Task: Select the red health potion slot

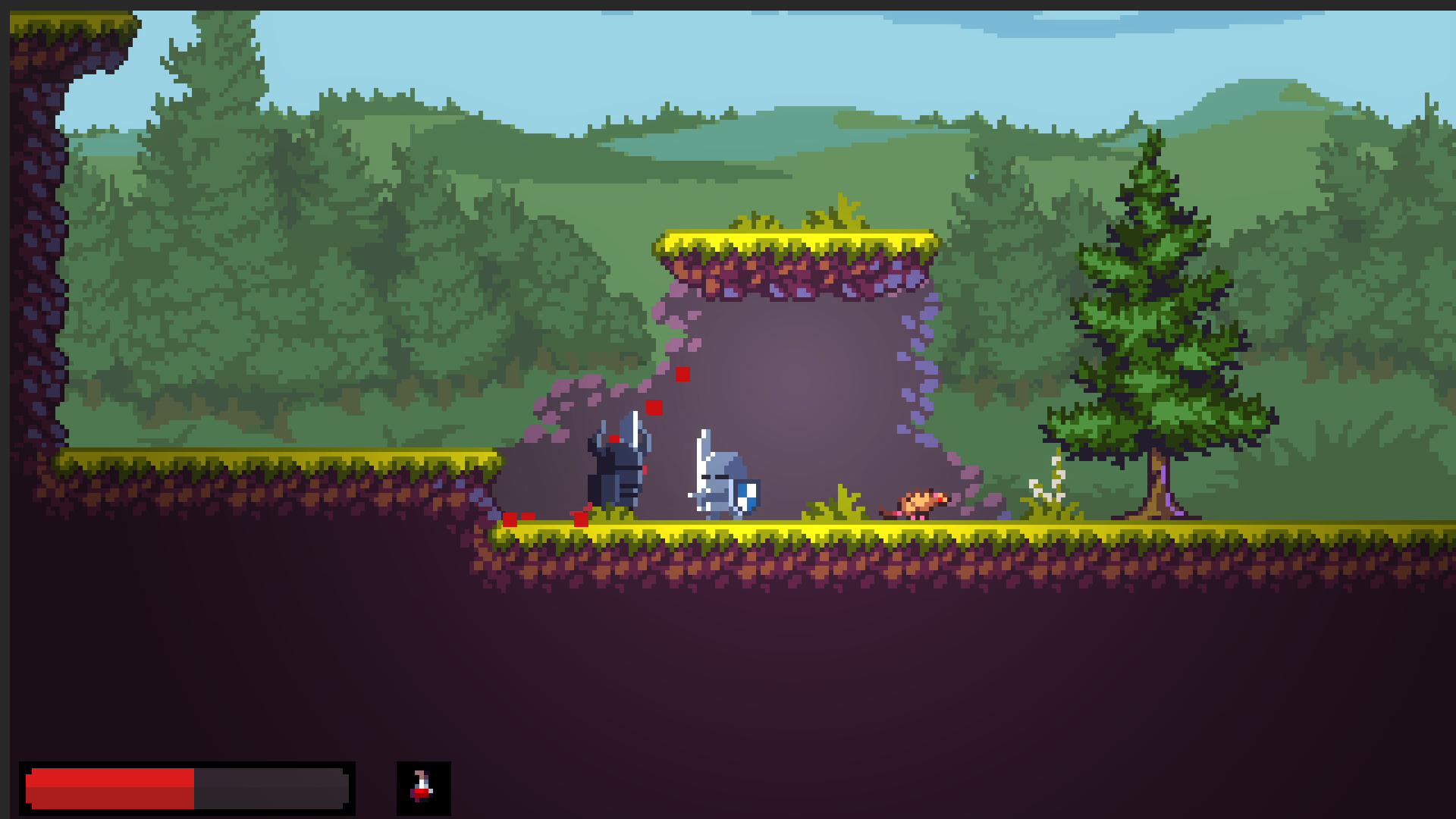Action: [x=423, y=788]
